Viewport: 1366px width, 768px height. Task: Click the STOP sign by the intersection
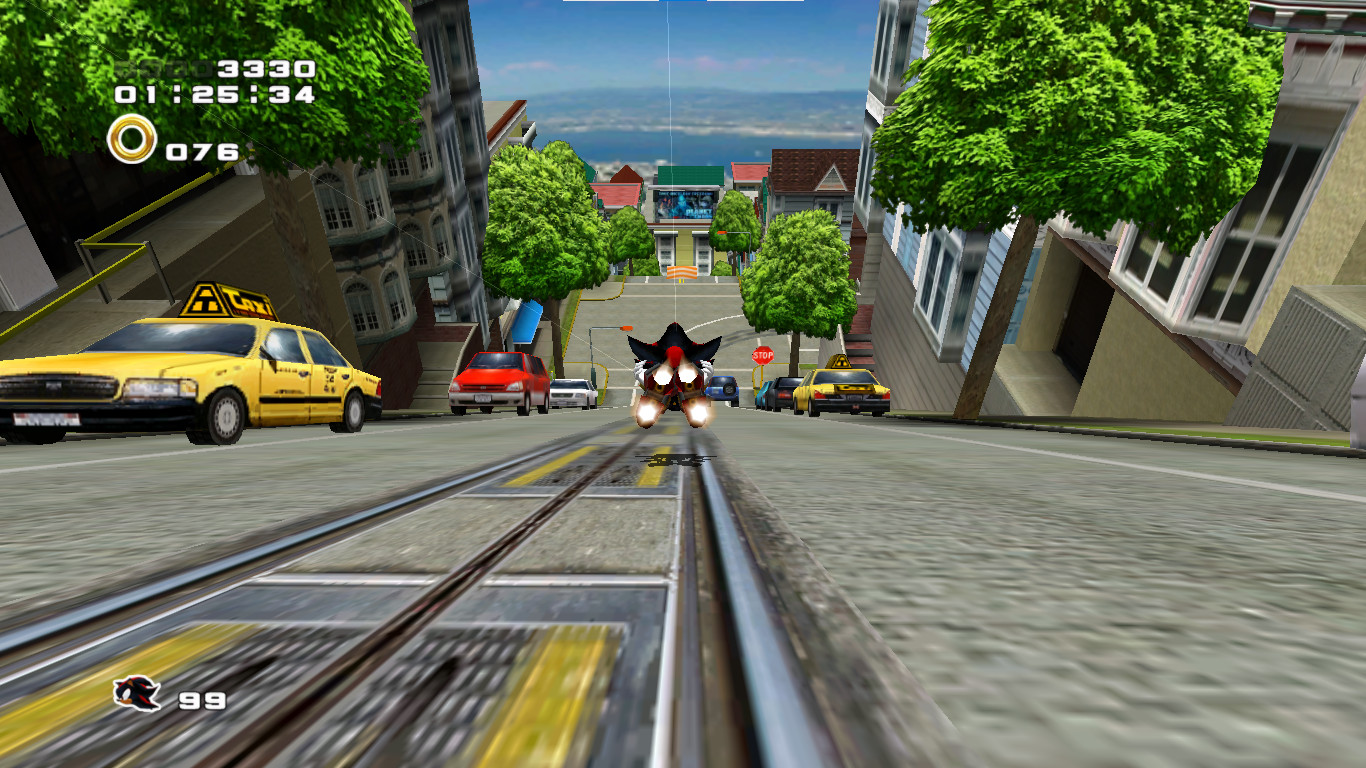pos(763,355)
